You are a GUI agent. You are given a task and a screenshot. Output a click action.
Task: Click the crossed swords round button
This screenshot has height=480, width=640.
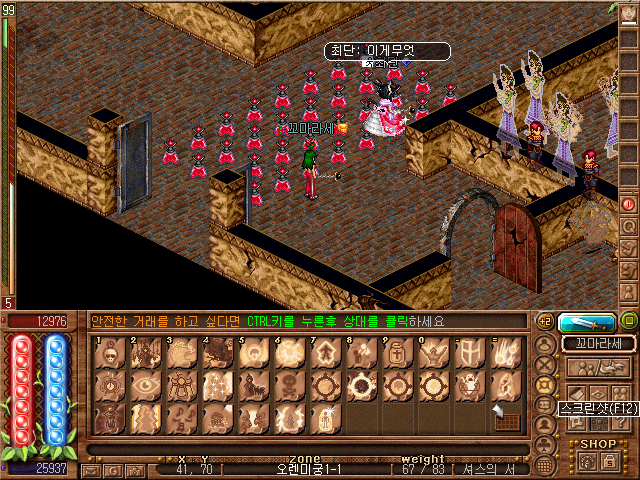pyautogui.click(x=544, y=364)
